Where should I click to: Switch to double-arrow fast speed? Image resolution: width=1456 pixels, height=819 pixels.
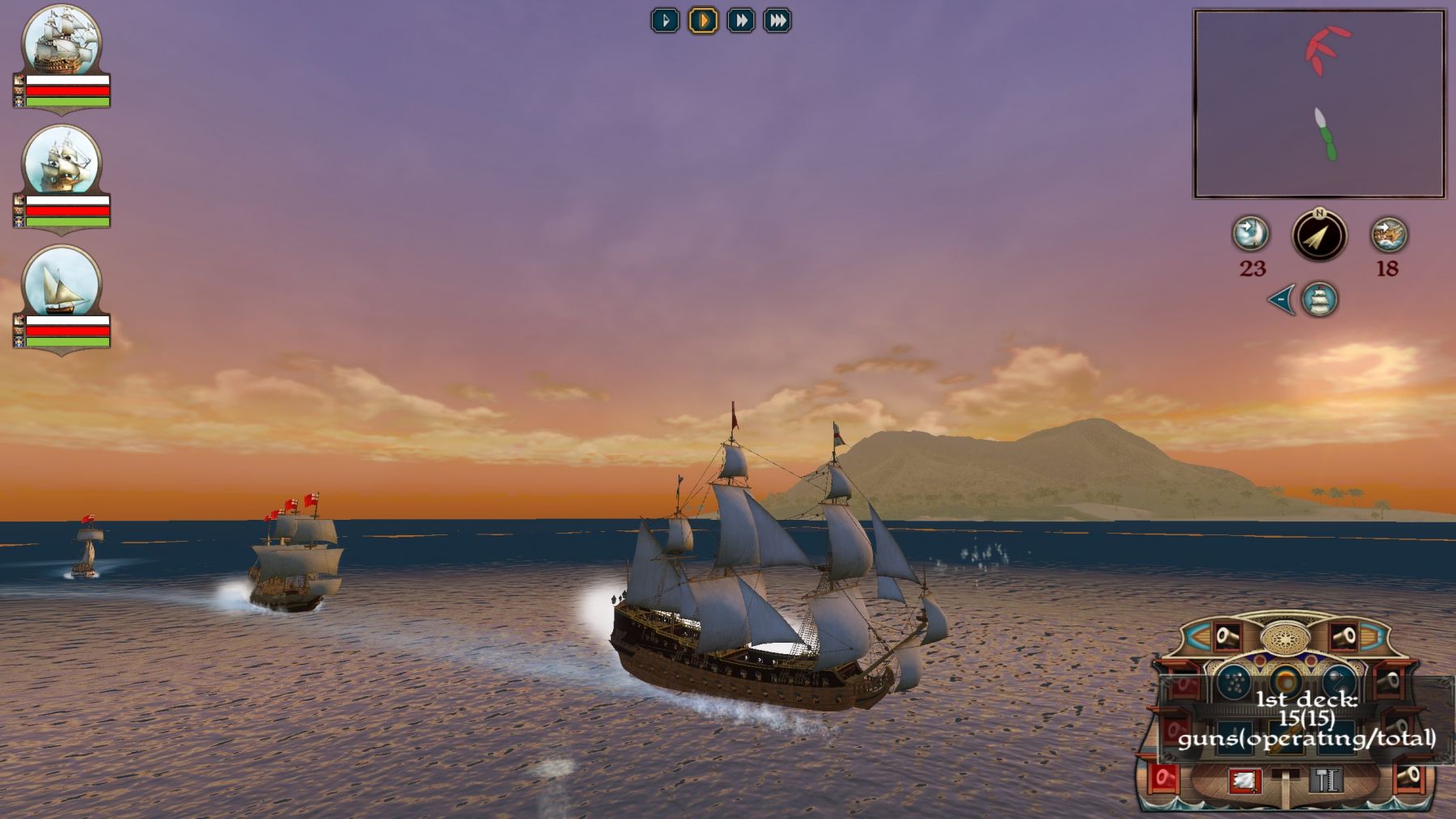coord(740,20)
